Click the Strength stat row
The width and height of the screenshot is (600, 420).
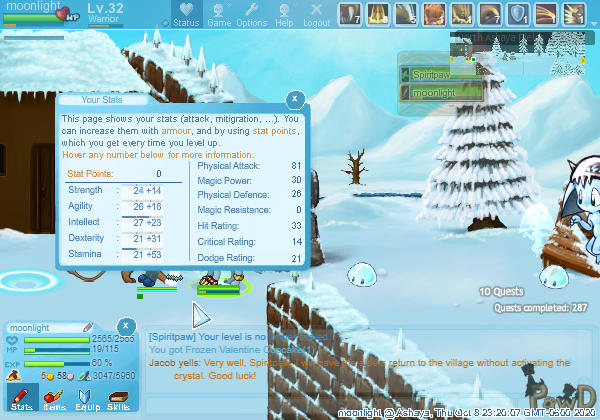pyautogui.click(x=122, y=190)
